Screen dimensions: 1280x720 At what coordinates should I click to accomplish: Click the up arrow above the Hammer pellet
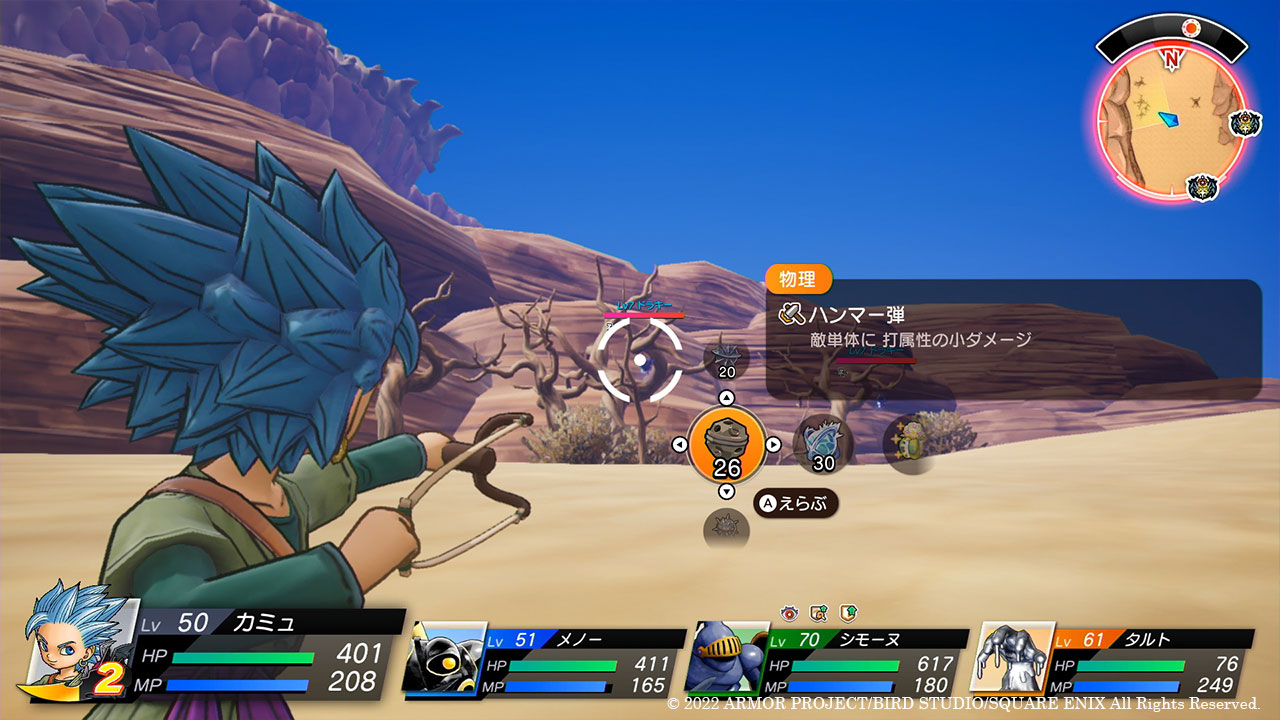click(x=727, y=398)
